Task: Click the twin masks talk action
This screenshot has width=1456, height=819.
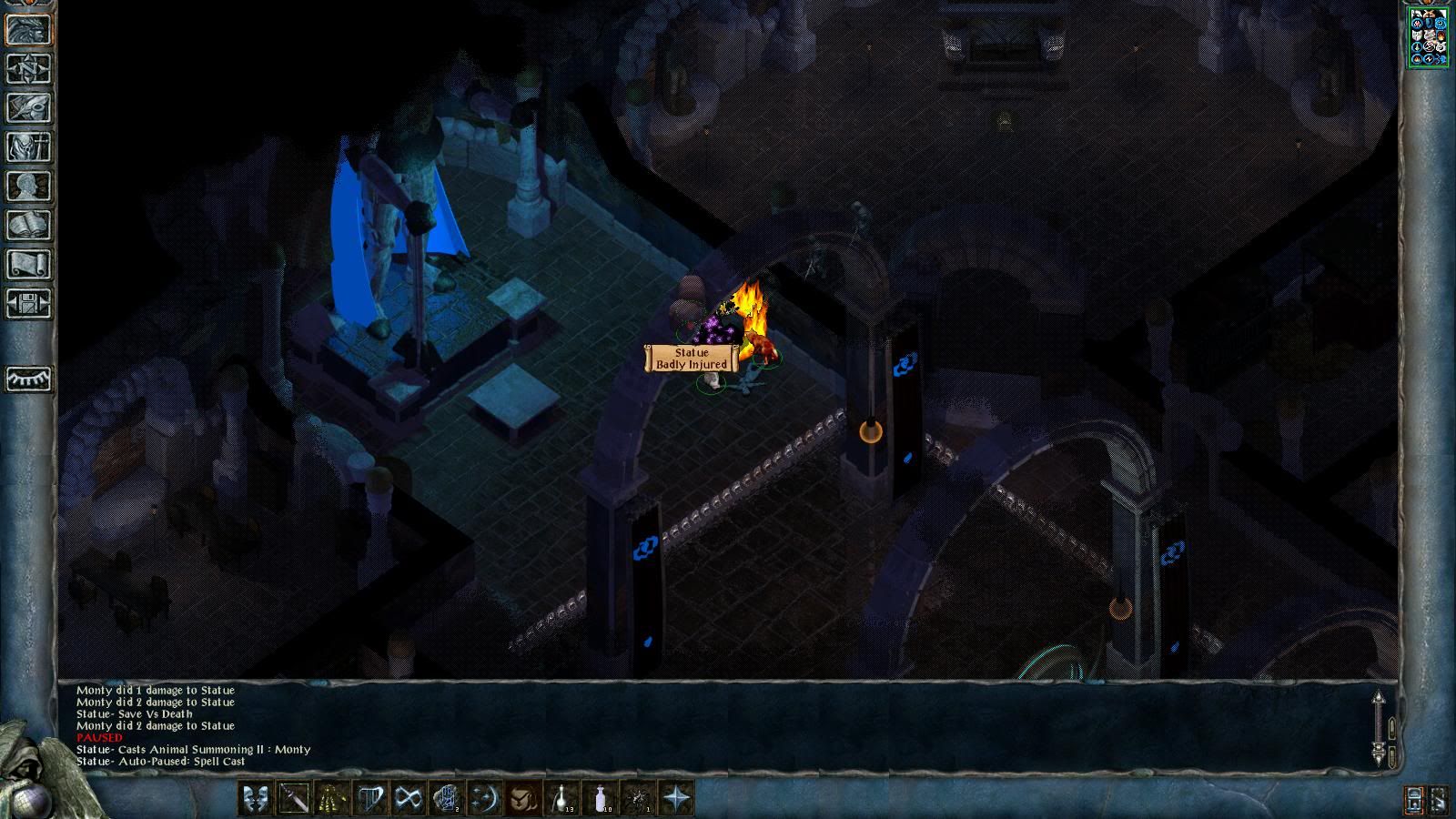Action: (x=256, y=799)
